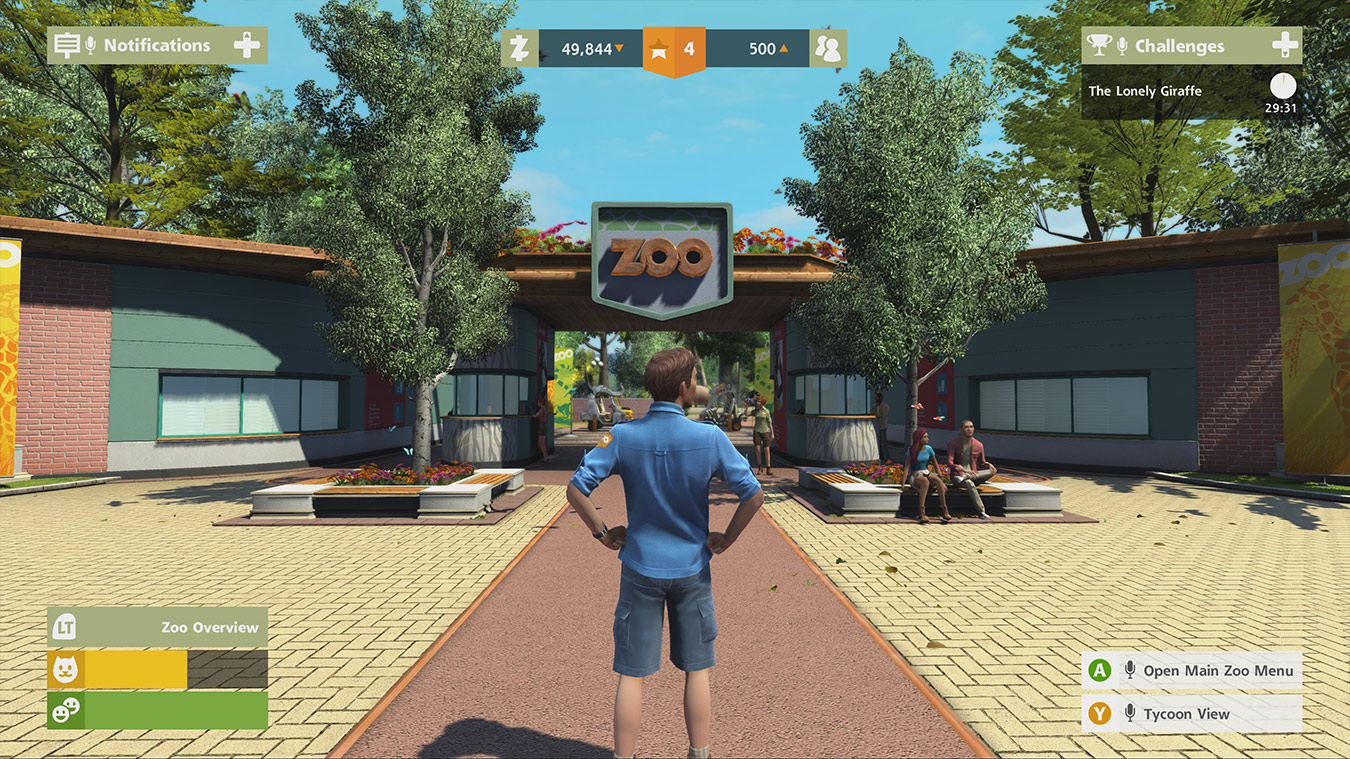The width and height of the screenshot is (1350, 759).
Task: Click the guest happiness faces icon
Action: [x=65, y=711]
